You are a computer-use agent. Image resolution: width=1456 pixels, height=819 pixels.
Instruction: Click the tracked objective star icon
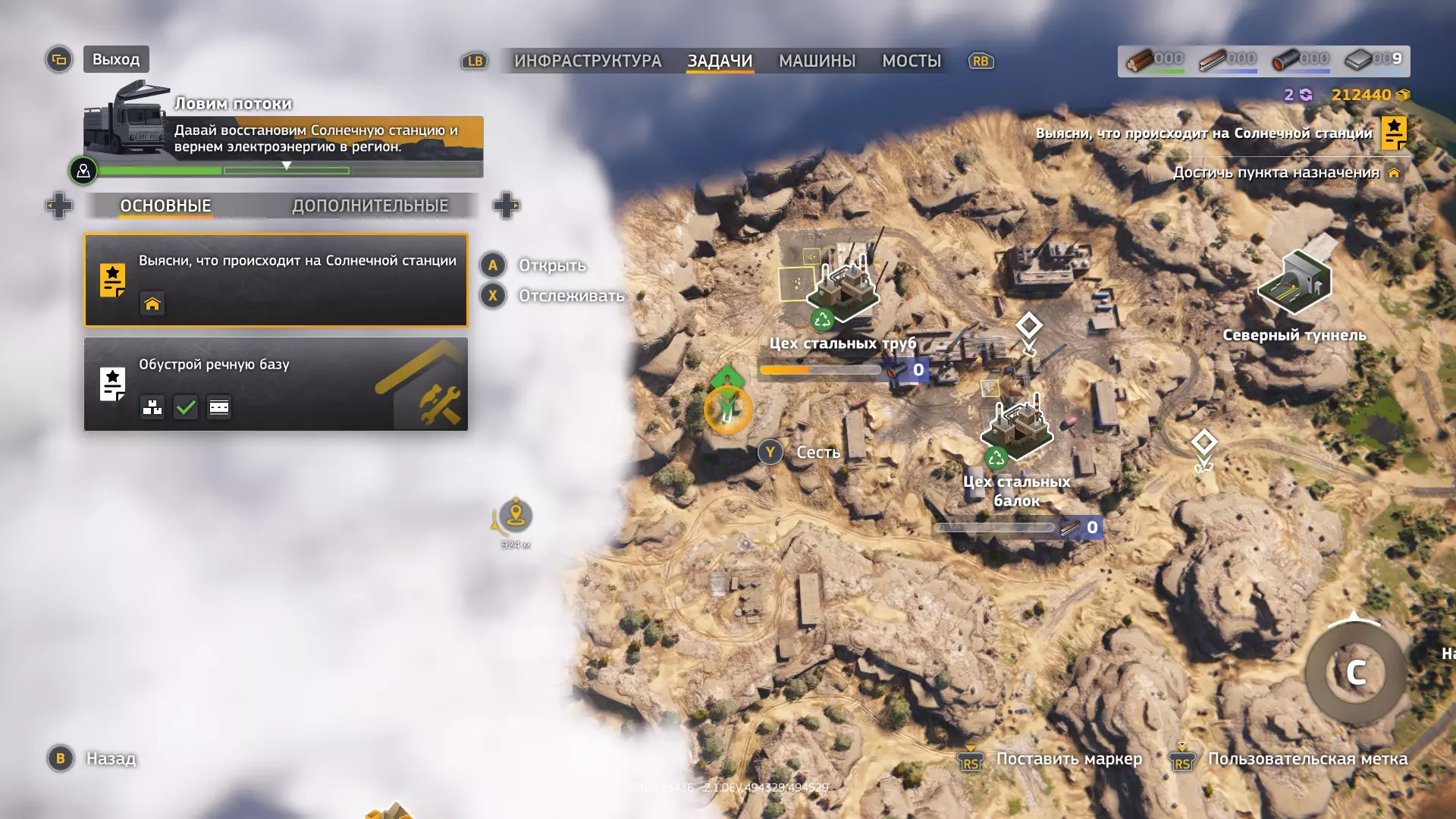1394,133
